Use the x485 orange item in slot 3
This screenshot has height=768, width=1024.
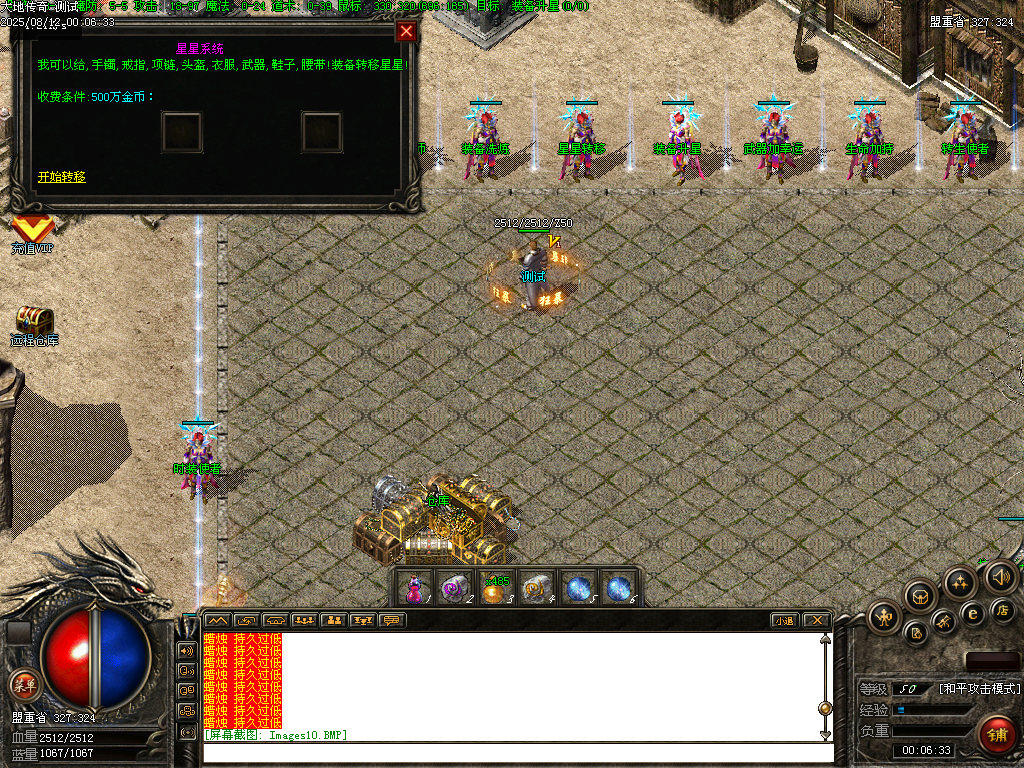tap(494, 588)
